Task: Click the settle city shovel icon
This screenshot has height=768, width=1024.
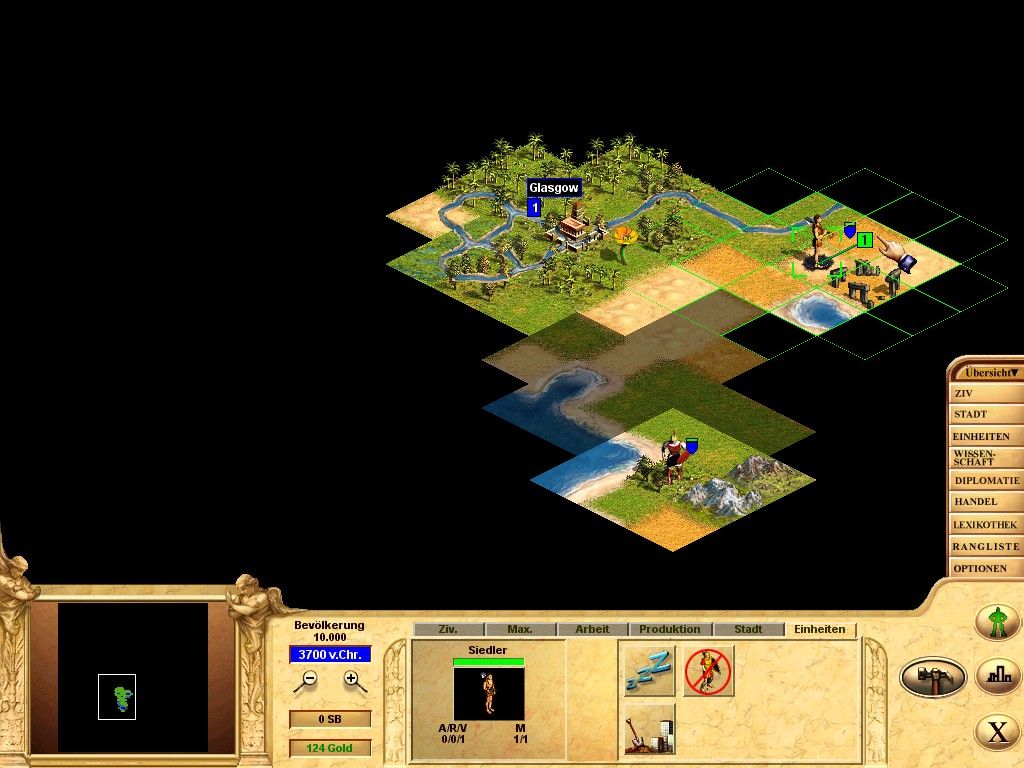Action: (x=648, y=729)
